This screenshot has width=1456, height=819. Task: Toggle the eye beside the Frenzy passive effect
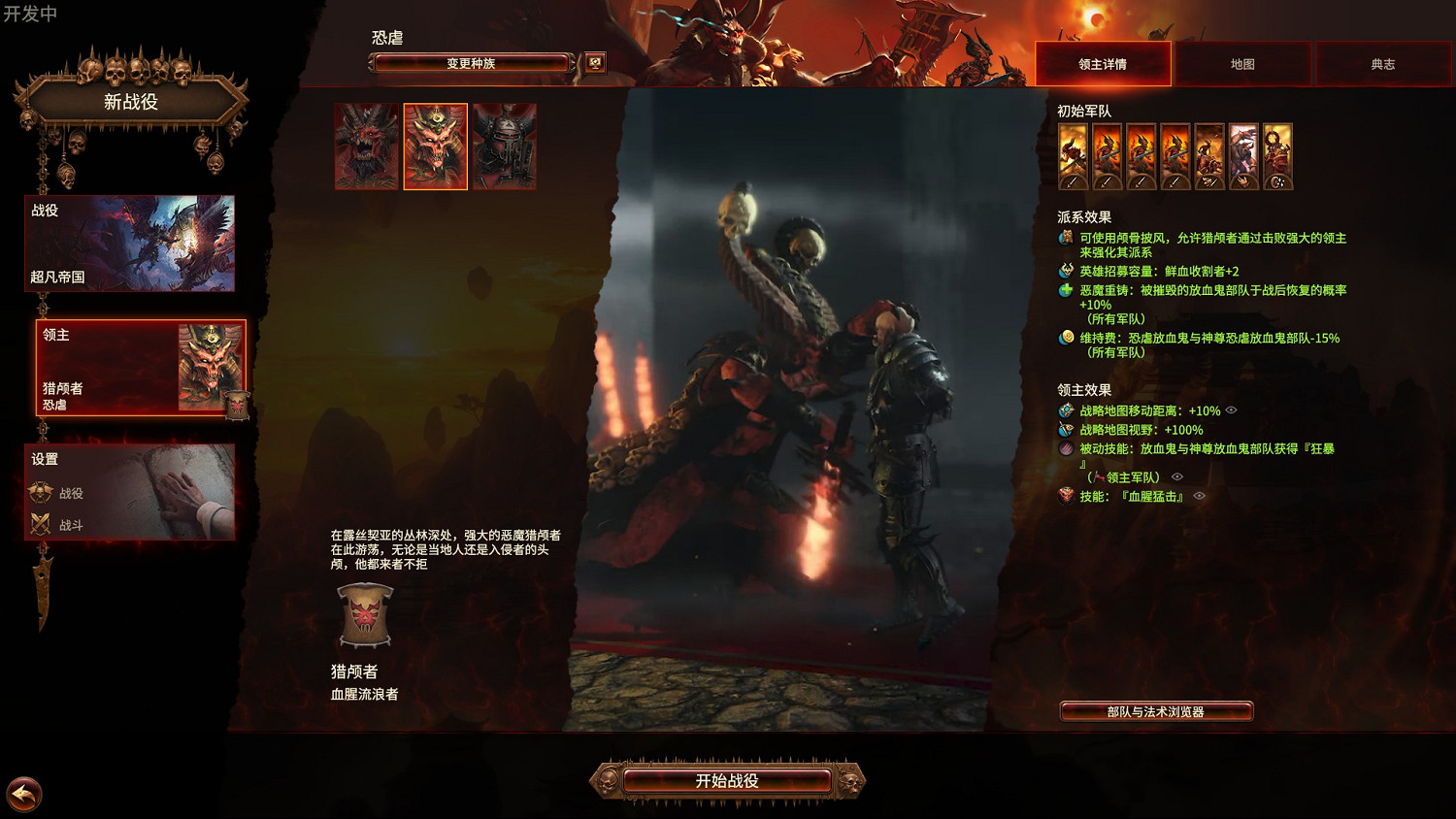click(1178, 476)
